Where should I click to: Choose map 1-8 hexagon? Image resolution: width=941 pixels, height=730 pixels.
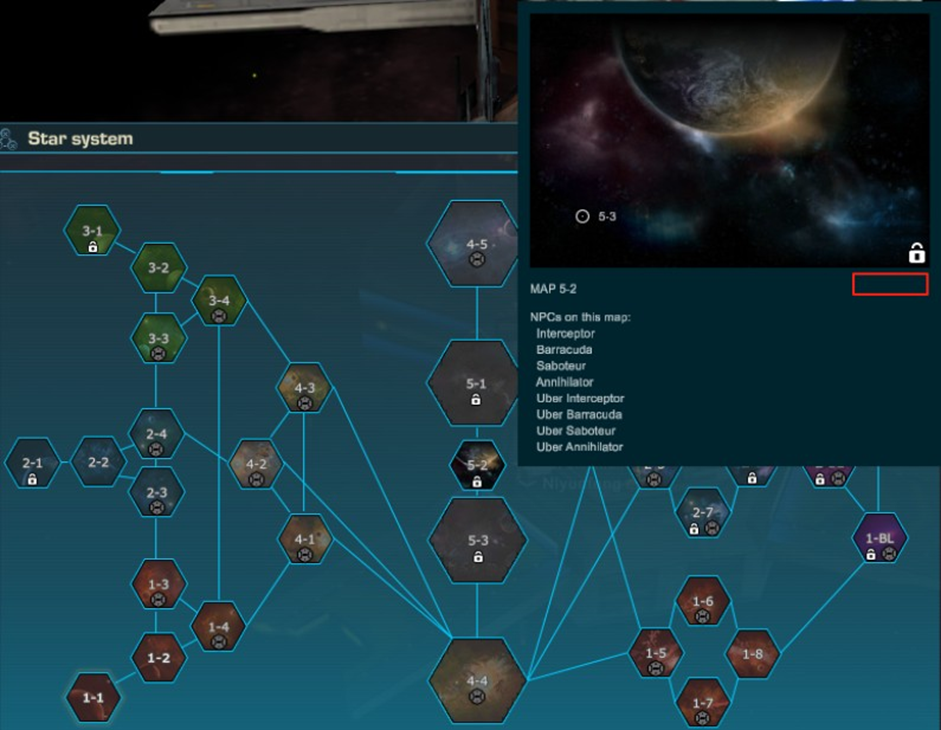pos(752,654)
